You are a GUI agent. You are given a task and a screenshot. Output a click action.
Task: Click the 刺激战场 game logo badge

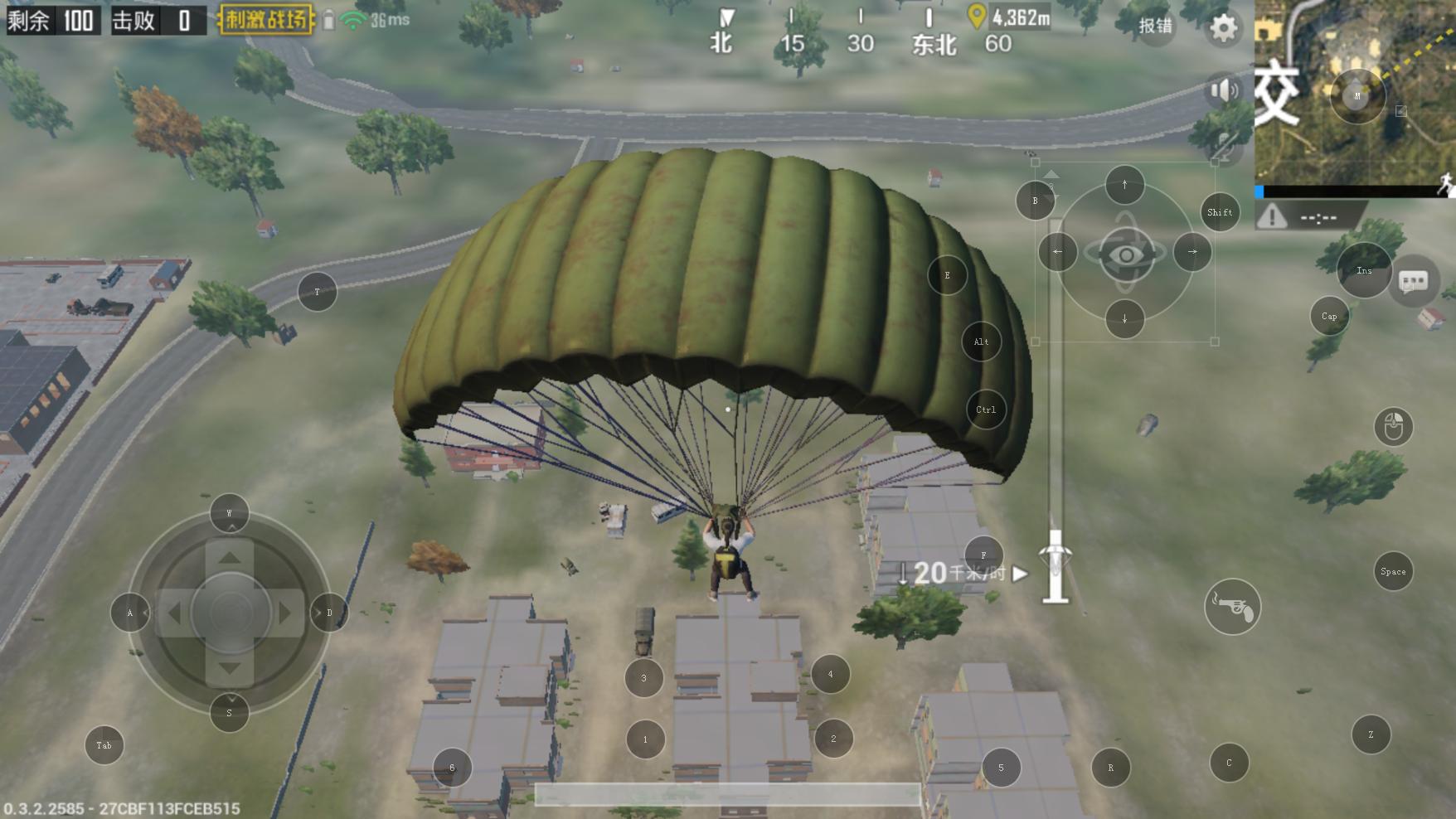pos(266,19)
